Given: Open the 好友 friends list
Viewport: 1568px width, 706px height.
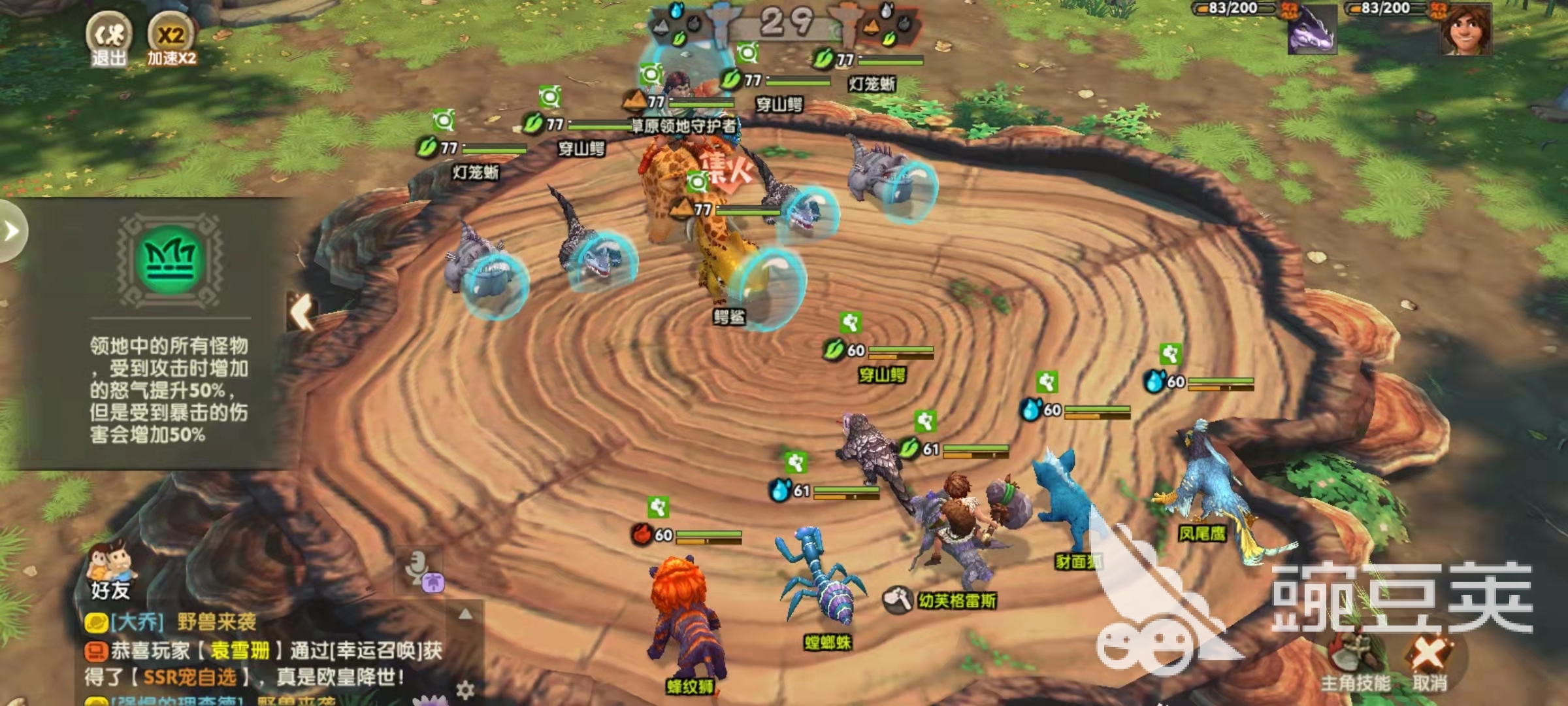Looking at the screenshot, I should (110, 571).
